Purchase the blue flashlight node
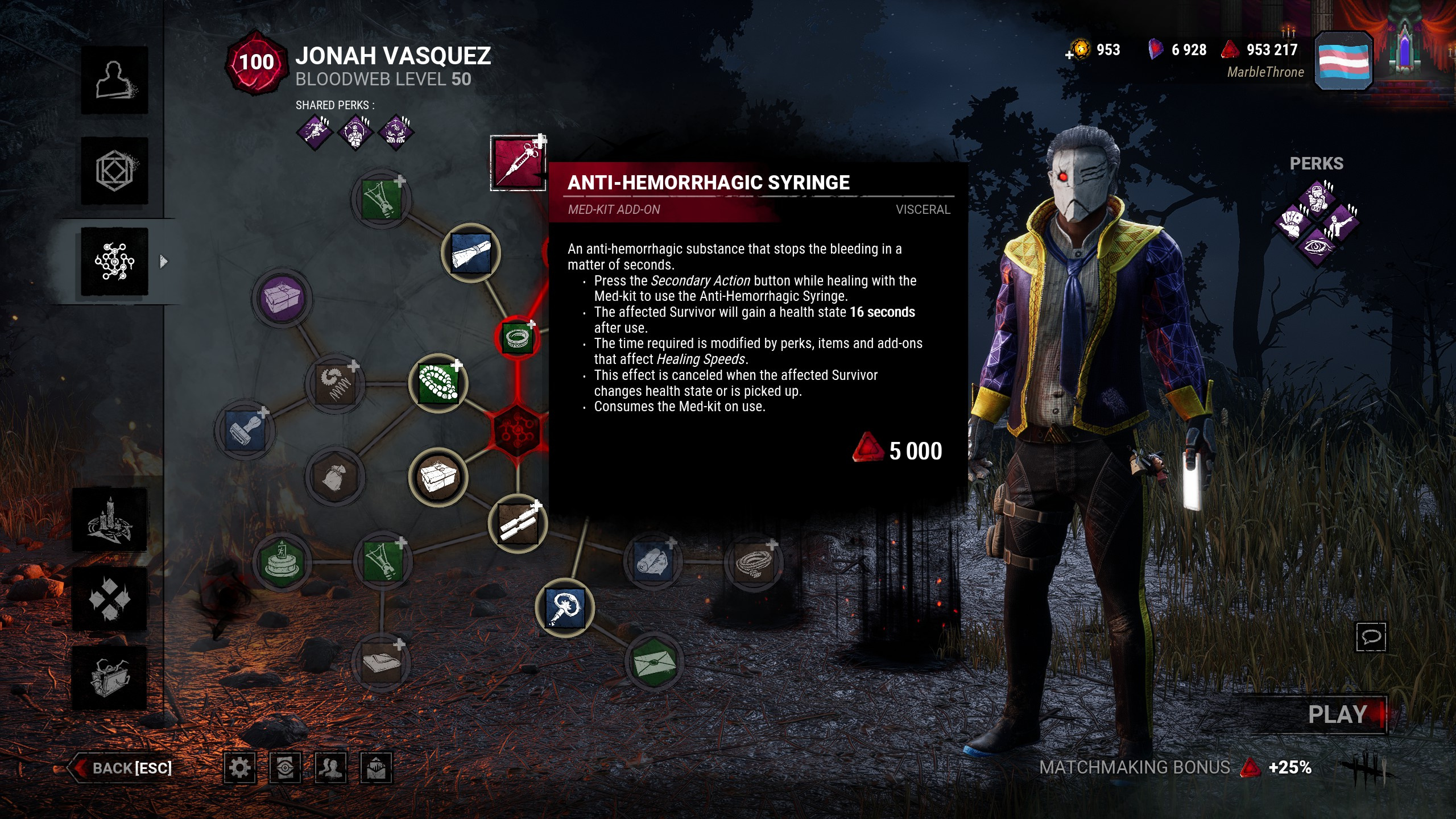The width and height of the screenshot is (1456, 819). coord(470,253)
